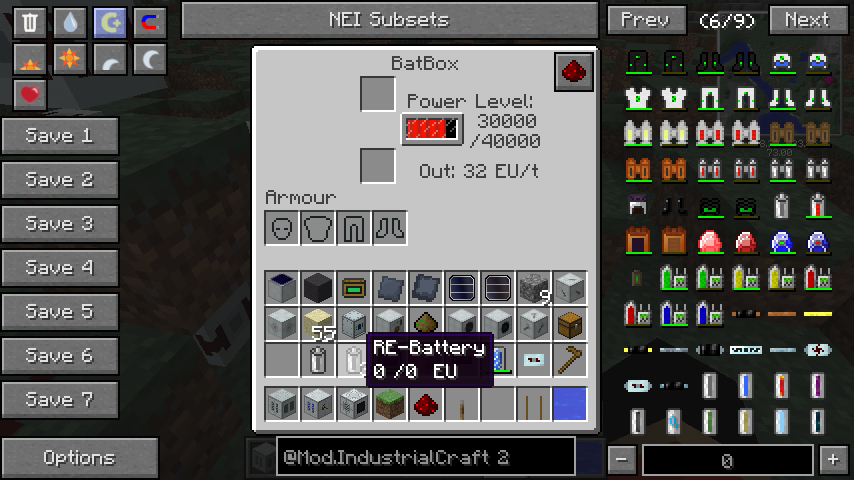Click the Save 4 slot button
The width and height of the screenshot is (854, 480).
60,268
